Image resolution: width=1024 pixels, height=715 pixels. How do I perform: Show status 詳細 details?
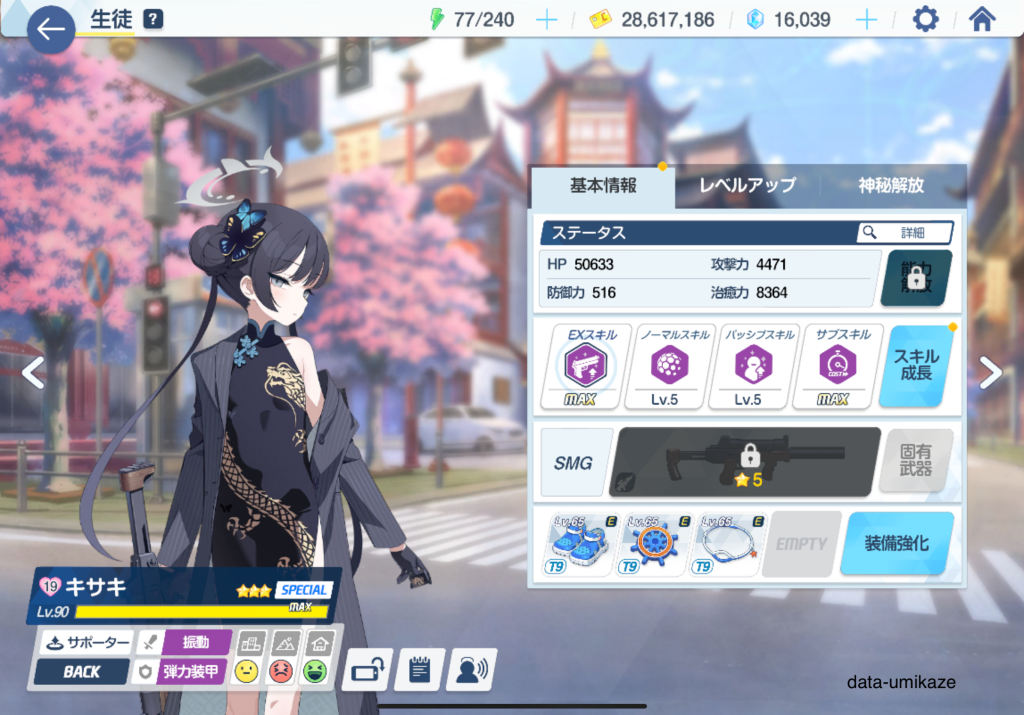pyautogui.click(x=904, y=232)
